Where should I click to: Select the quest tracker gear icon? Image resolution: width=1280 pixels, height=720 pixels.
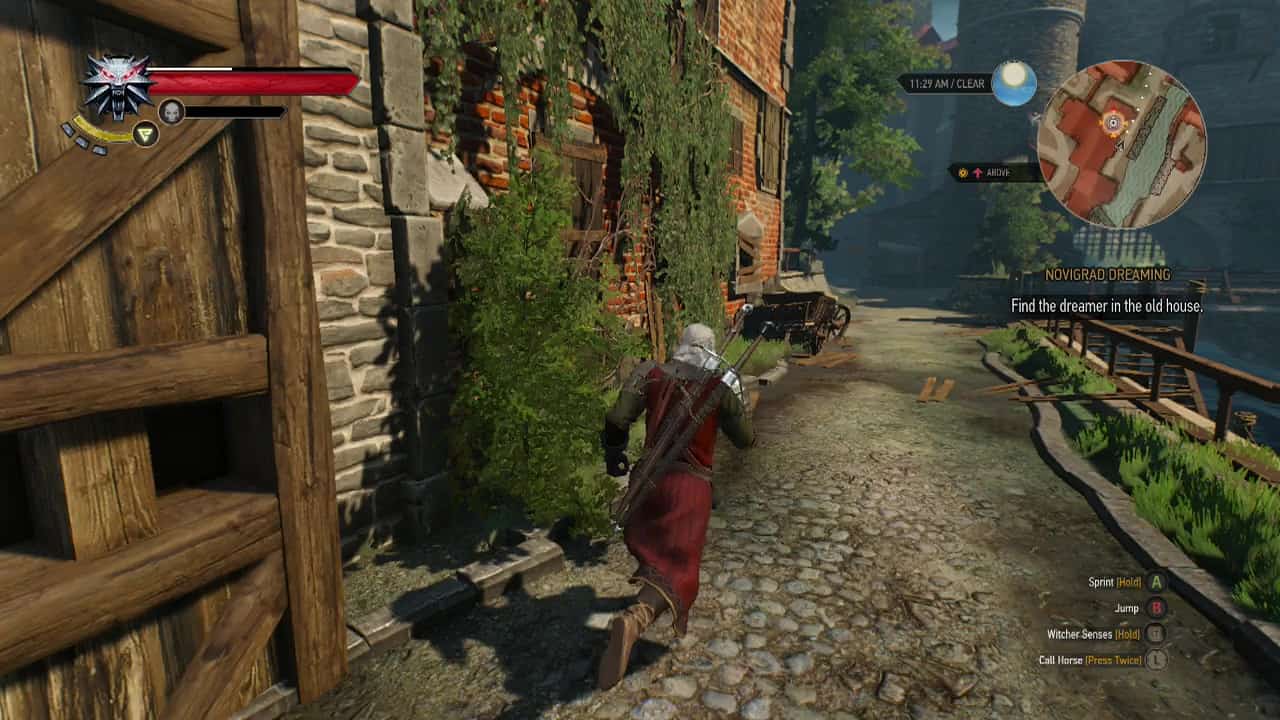[963, 172]
